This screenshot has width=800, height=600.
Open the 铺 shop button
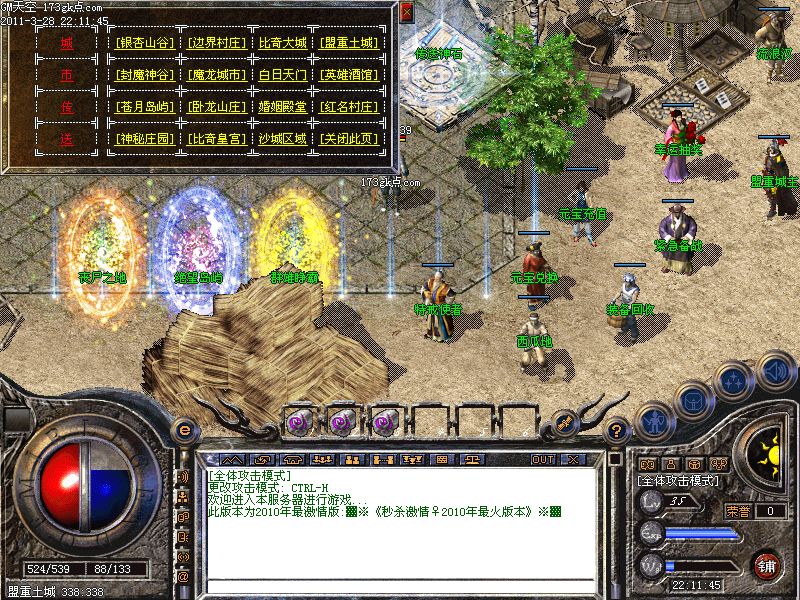(x=767, y=563)
